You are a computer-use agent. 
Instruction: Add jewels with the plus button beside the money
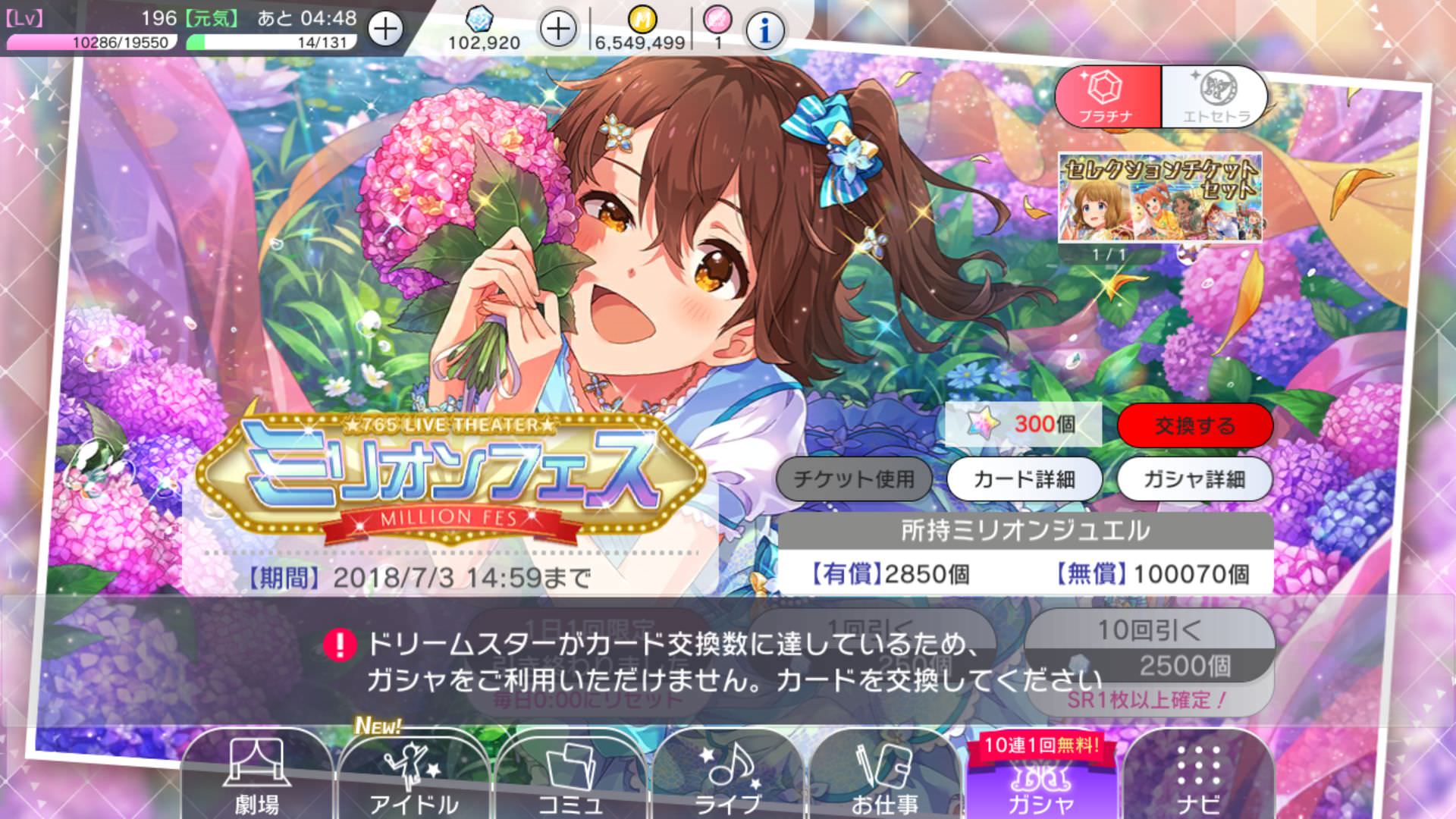(558, 30)
